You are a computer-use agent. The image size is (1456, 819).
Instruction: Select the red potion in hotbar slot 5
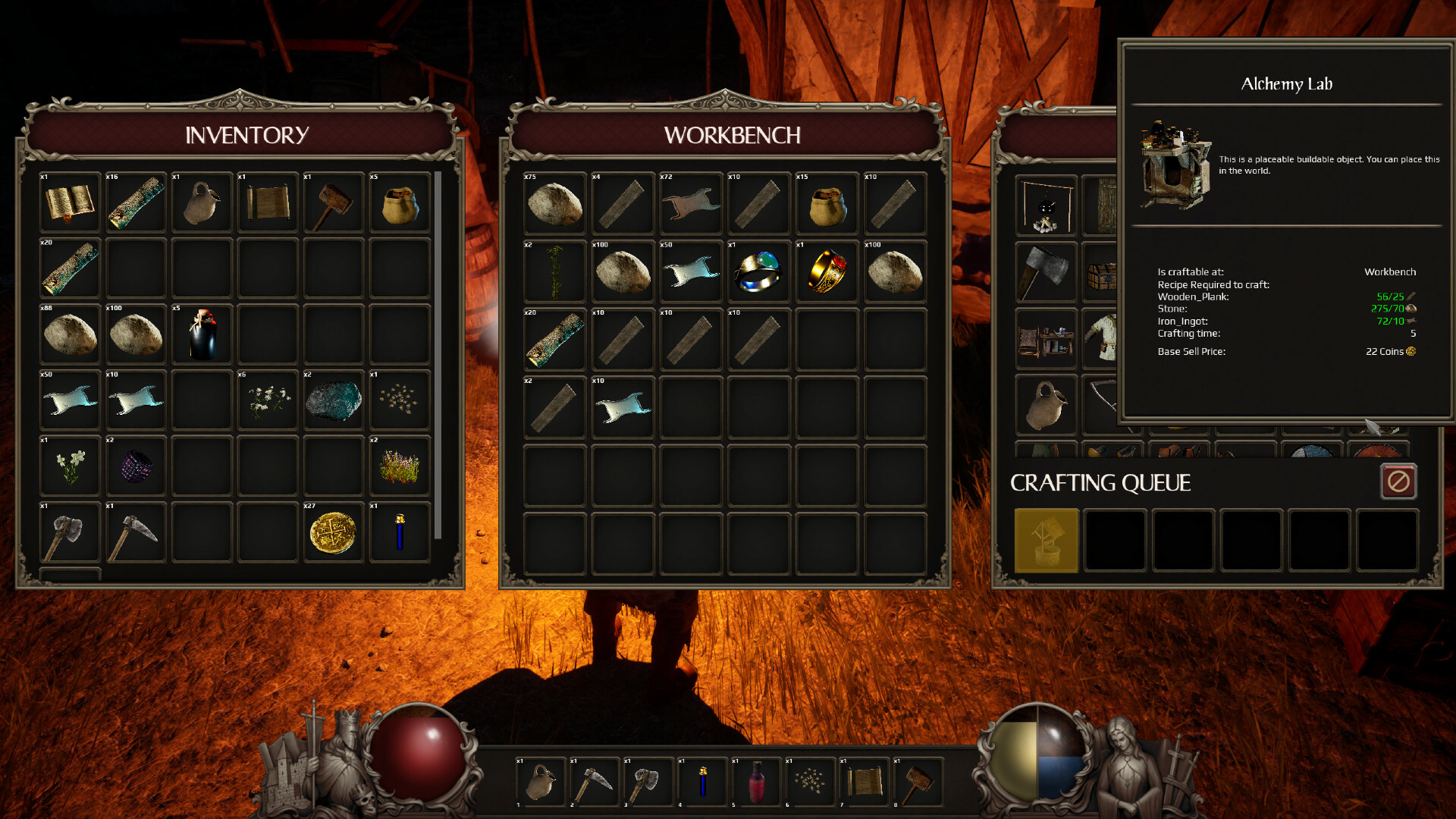(758, 781)
